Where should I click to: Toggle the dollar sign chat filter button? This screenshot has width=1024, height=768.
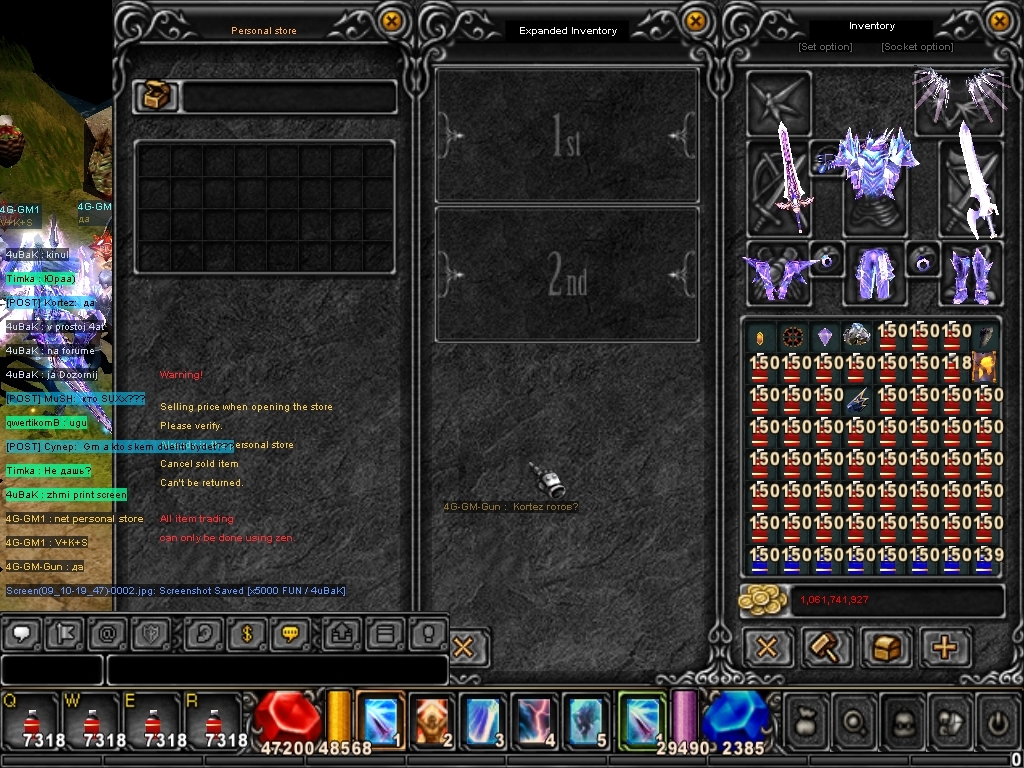246,633
